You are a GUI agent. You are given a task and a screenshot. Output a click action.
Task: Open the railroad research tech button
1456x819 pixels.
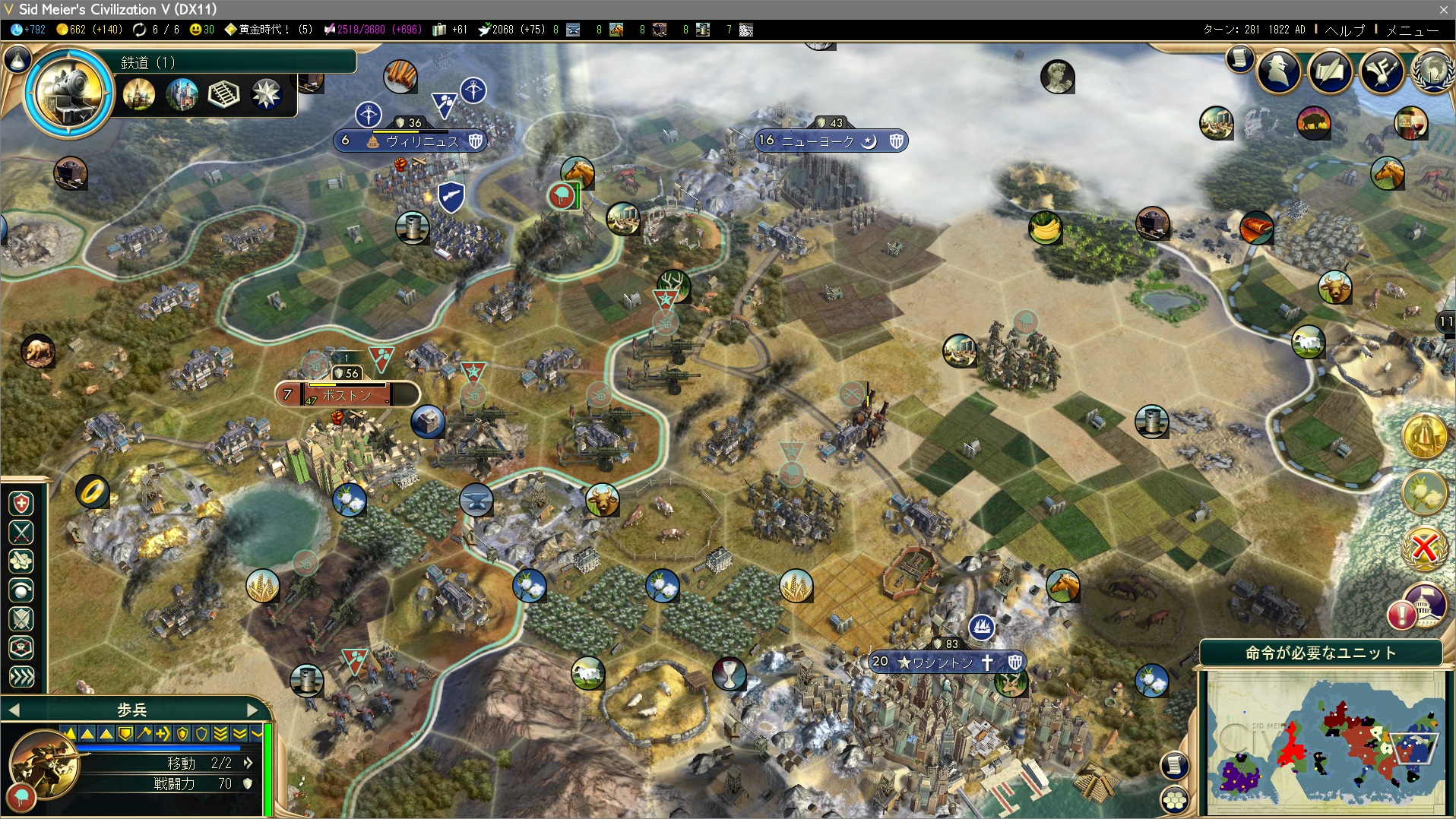click(69, 93)
